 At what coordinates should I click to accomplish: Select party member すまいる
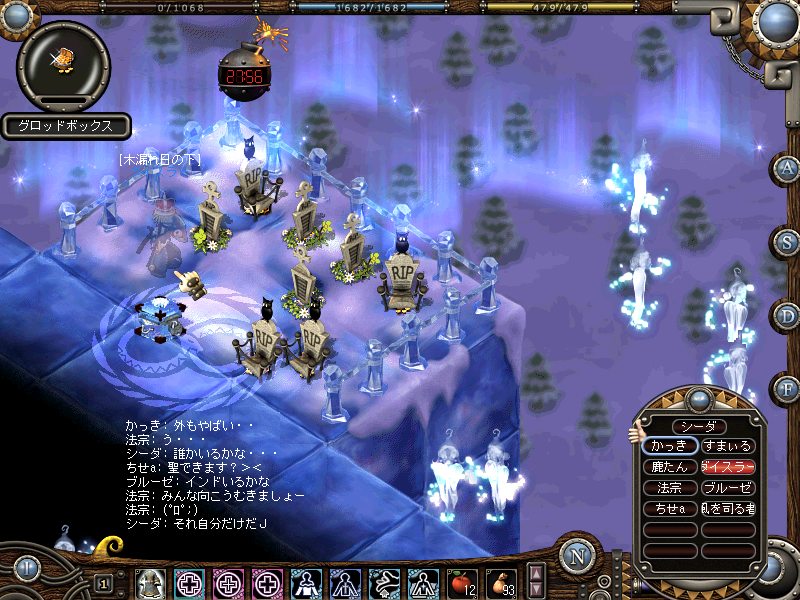(x=727, y=446)
